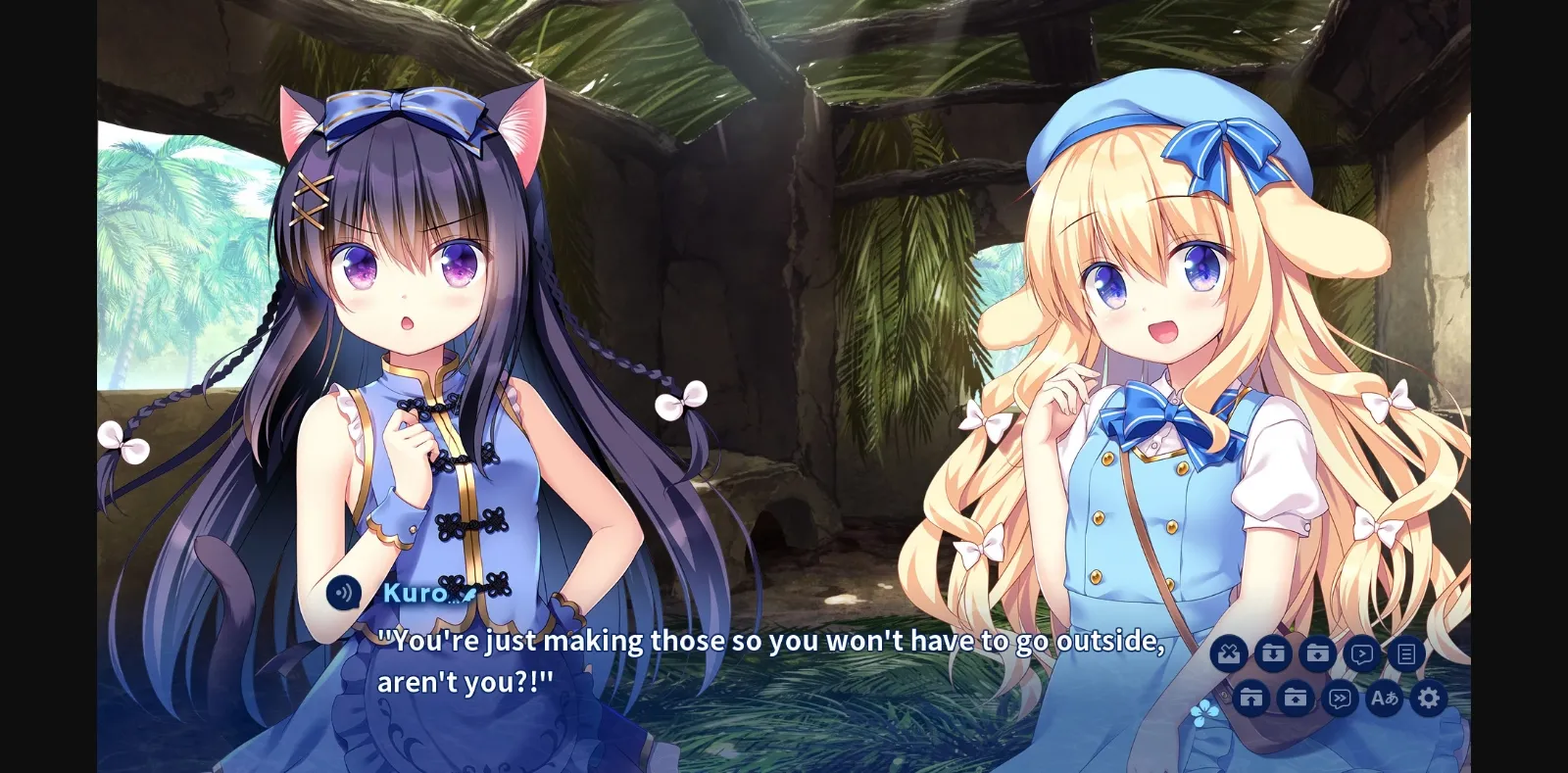This screenshot has width=1568, height=773.
Task: Click Kuro's name label
Action: point(416,593)
